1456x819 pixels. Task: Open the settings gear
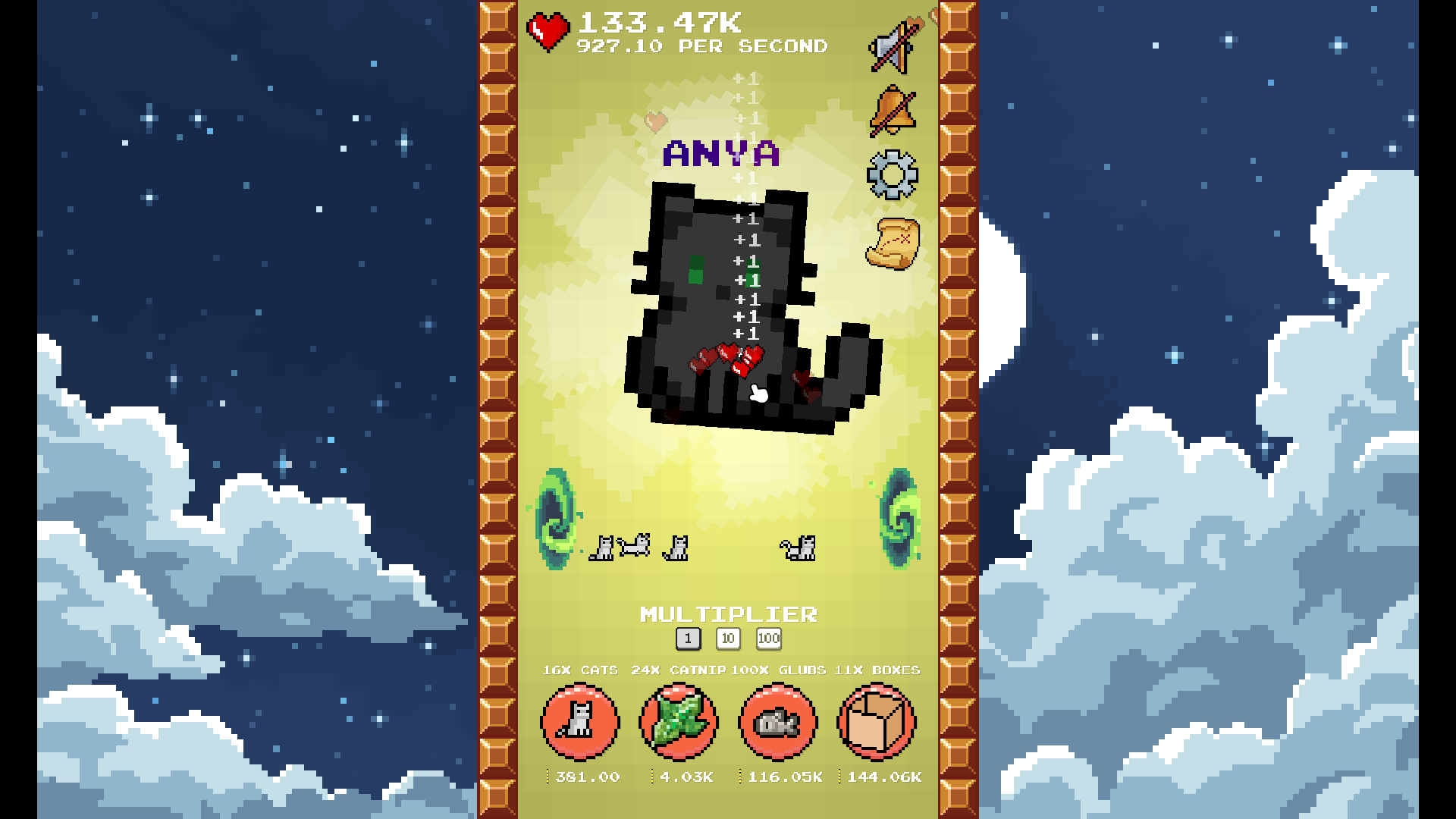pos(893,173)
